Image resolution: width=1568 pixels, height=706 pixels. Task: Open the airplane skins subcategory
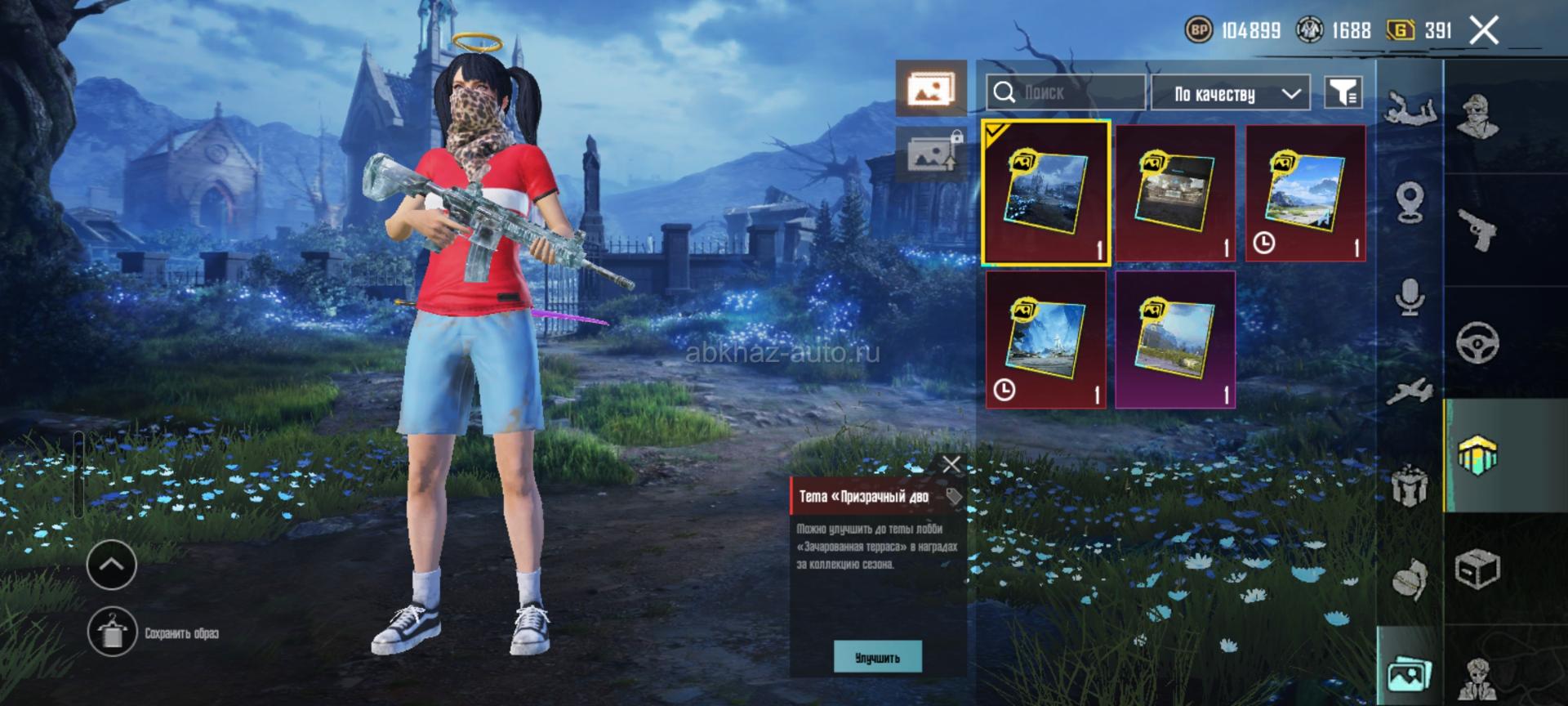coord(1410,390)
